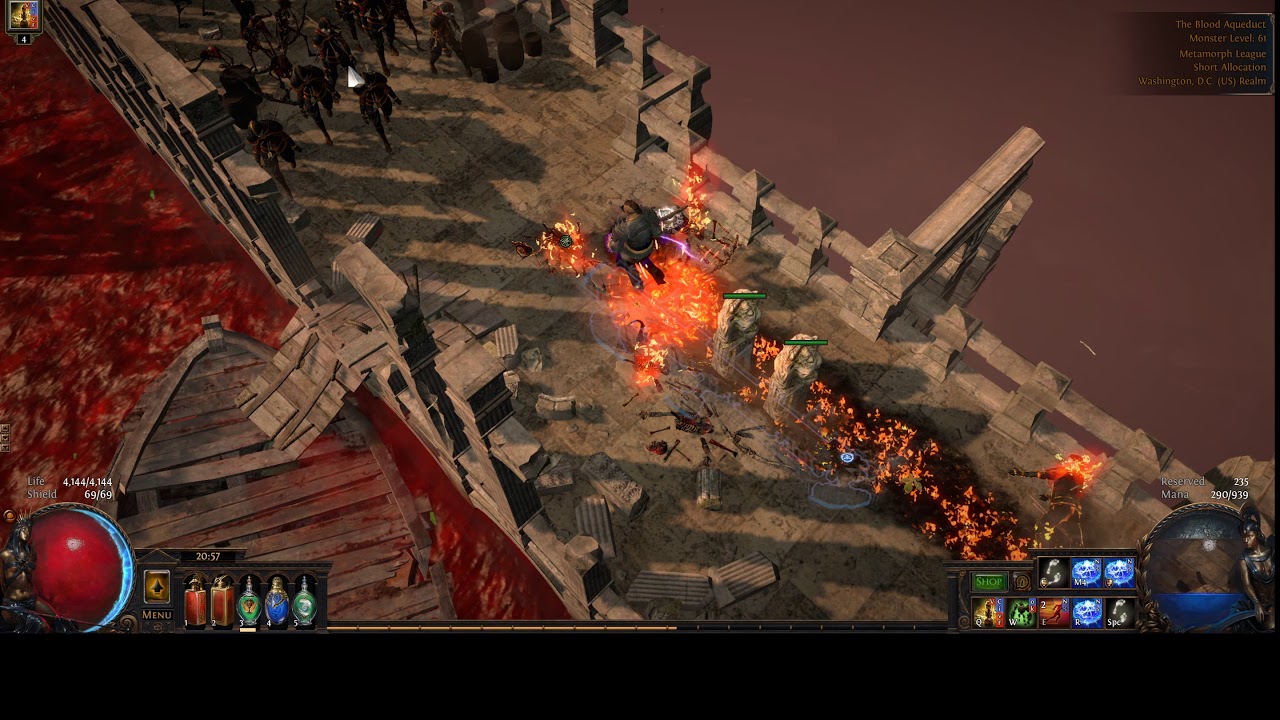Activate the green flask in slot 3
Image resolution: width=1280 pixels, height=720 pixels.
click(x=249, y=603)
